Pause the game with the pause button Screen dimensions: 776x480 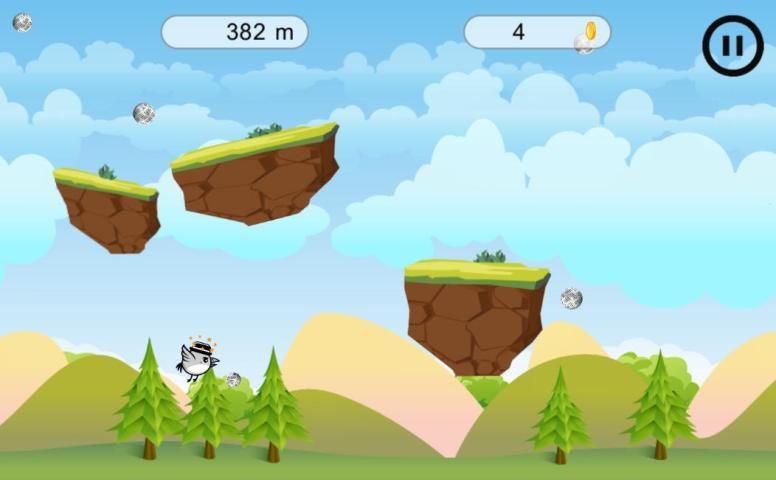(x=732, y=46)
